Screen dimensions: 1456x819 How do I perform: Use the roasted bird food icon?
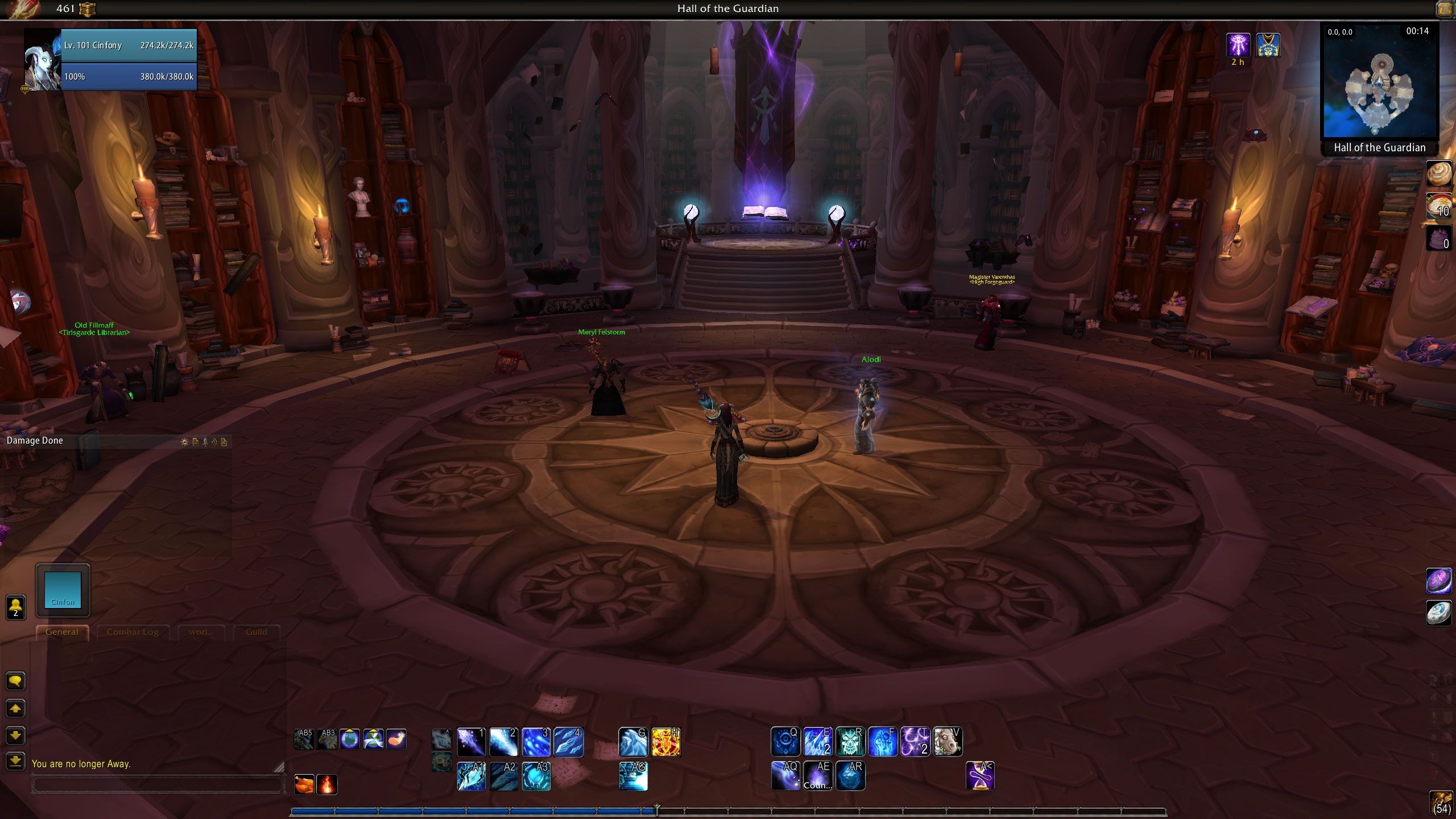[x=304, y=784]
